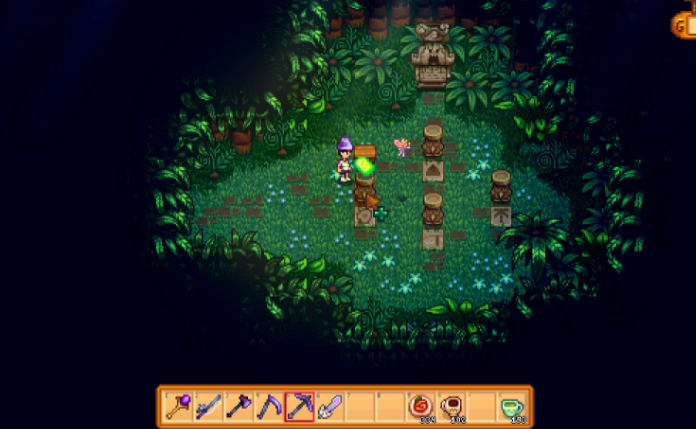Select the purple-orbed scepter in the hotbar
Image resolution: width=696 pixels, height=429 pixels.
(178, 406)
